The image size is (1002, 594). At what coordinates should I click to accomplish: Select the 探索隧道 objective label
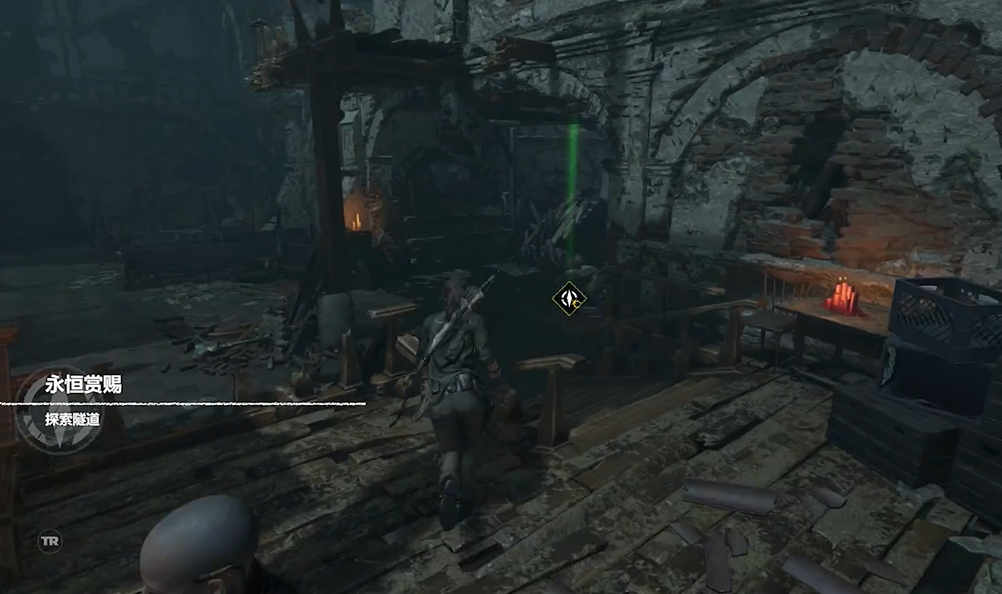(x=72, y=419)
